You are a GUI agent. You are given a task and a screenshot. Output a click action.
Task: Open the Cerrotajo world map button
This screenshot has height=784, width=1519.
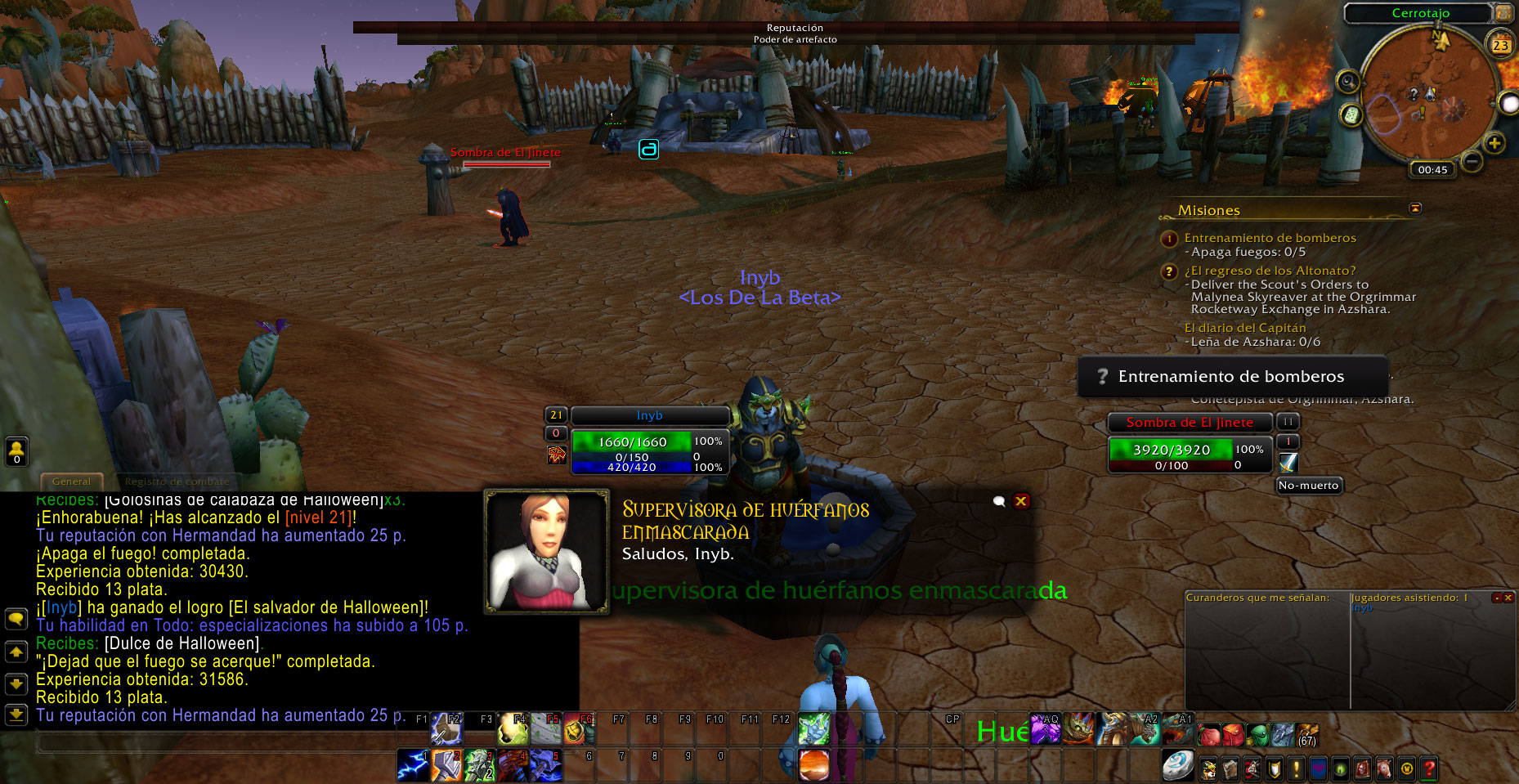[x=1503, y=13]
